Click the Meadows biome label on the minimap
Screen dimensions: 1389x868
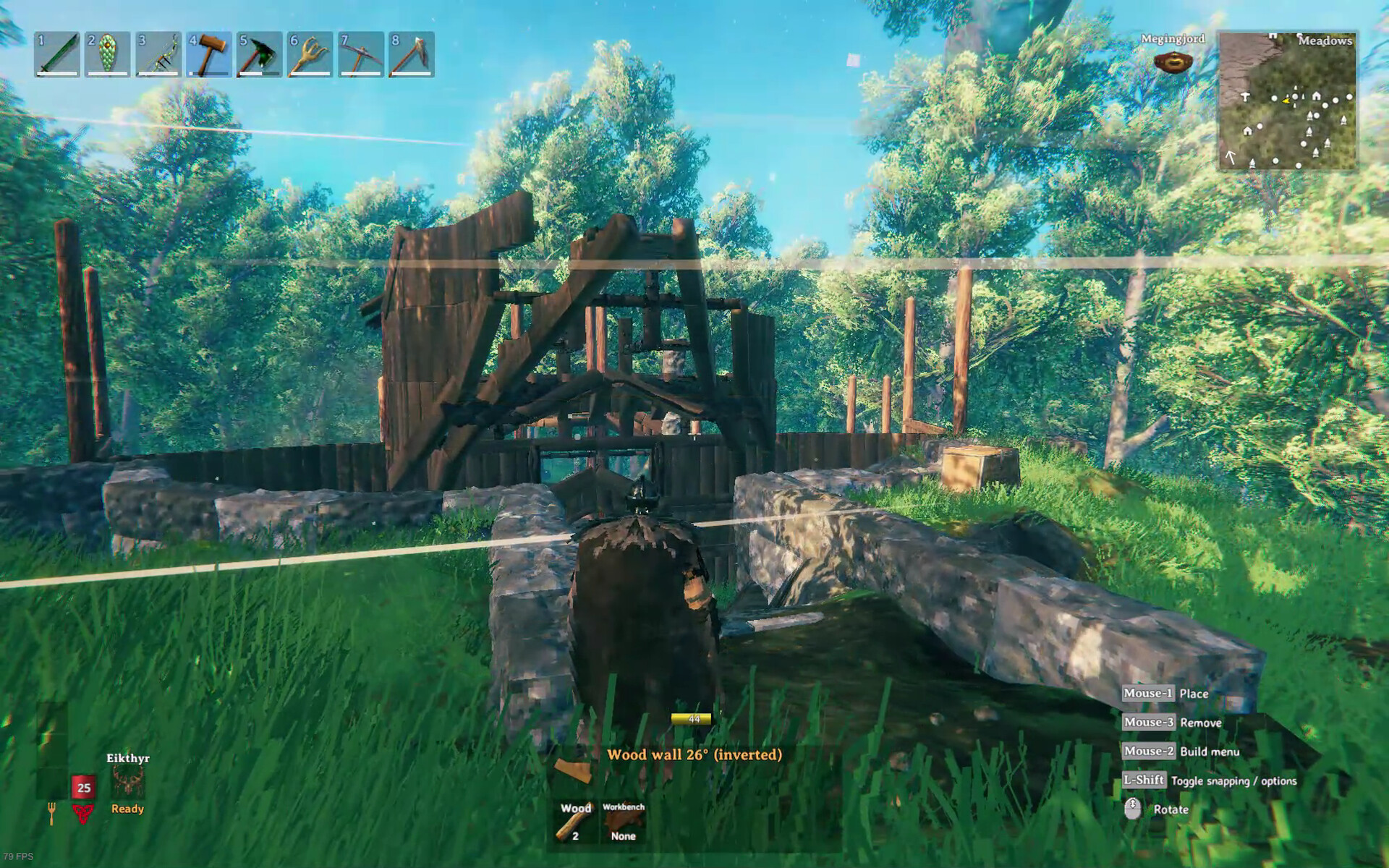[x=1326, y=41]
